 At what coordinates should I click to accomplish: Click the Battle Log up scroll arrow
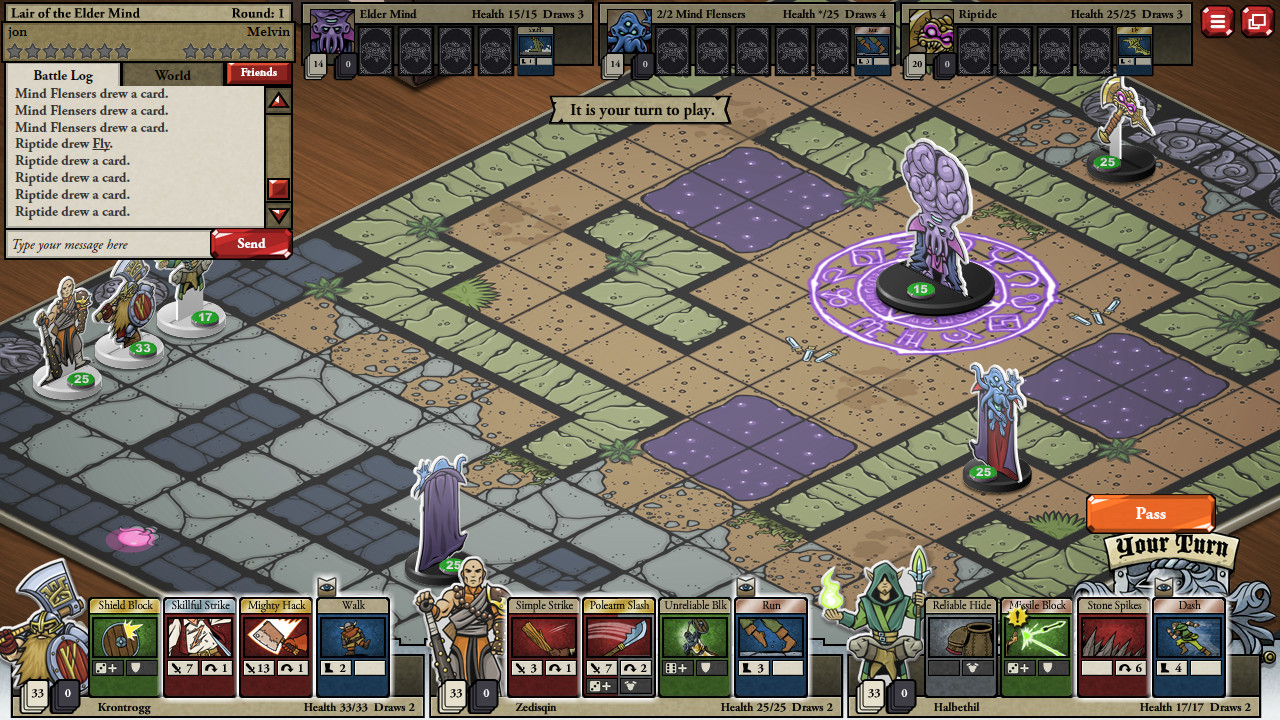(x=279, y=100)
